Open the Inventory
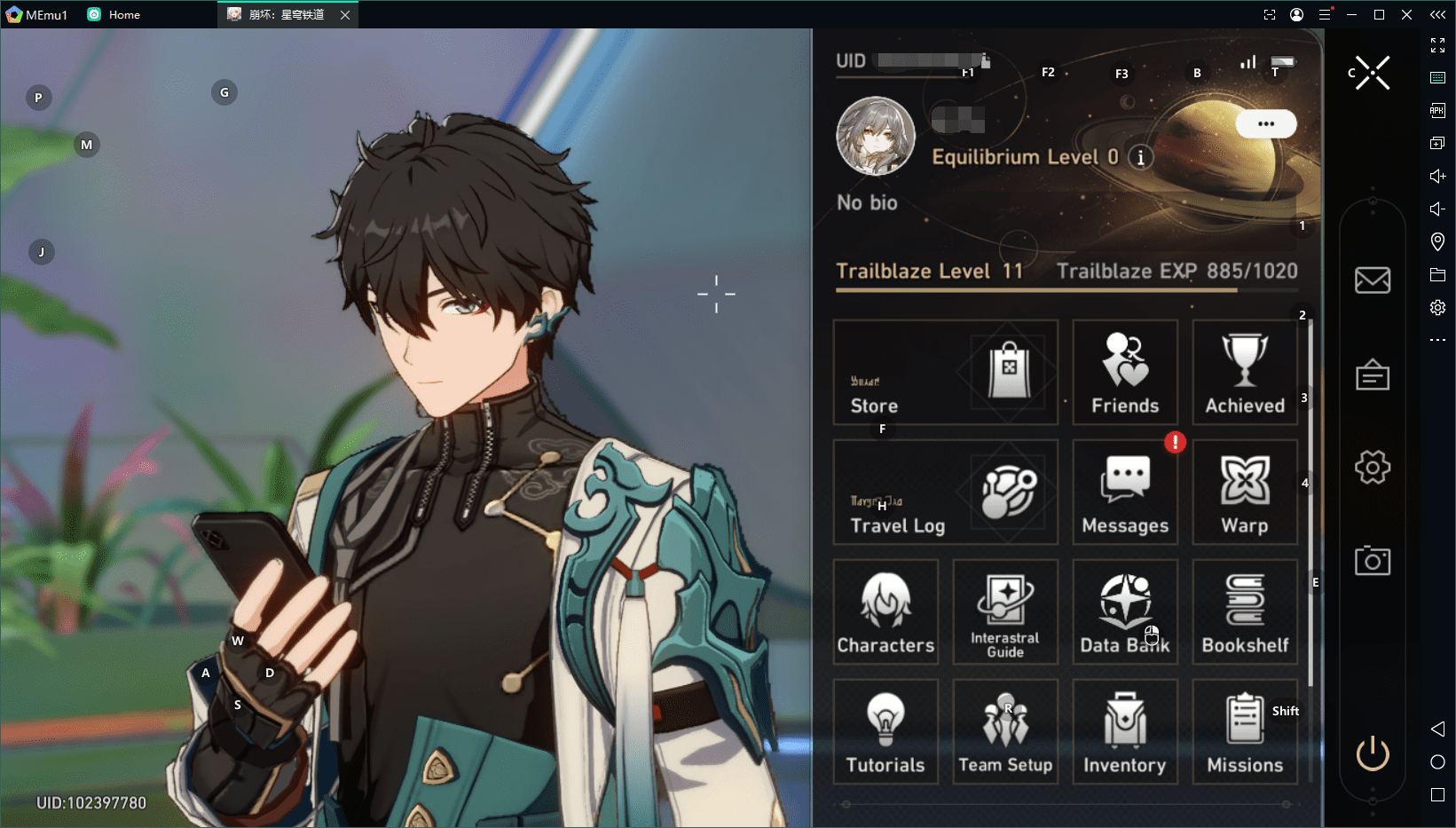The image size is (1456, 828). point(1125,731)
